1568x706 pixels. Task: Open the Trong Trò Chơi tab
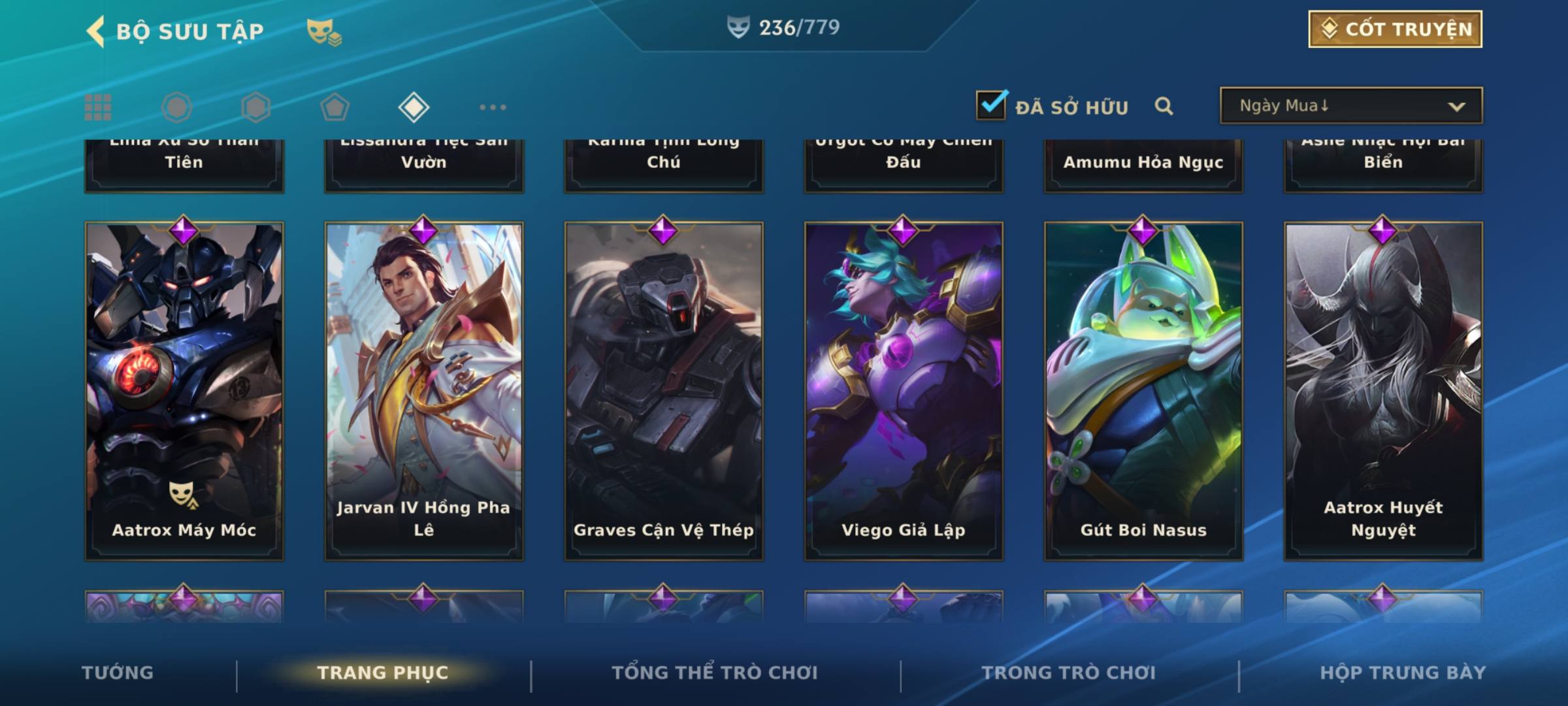click(1069, 673)
